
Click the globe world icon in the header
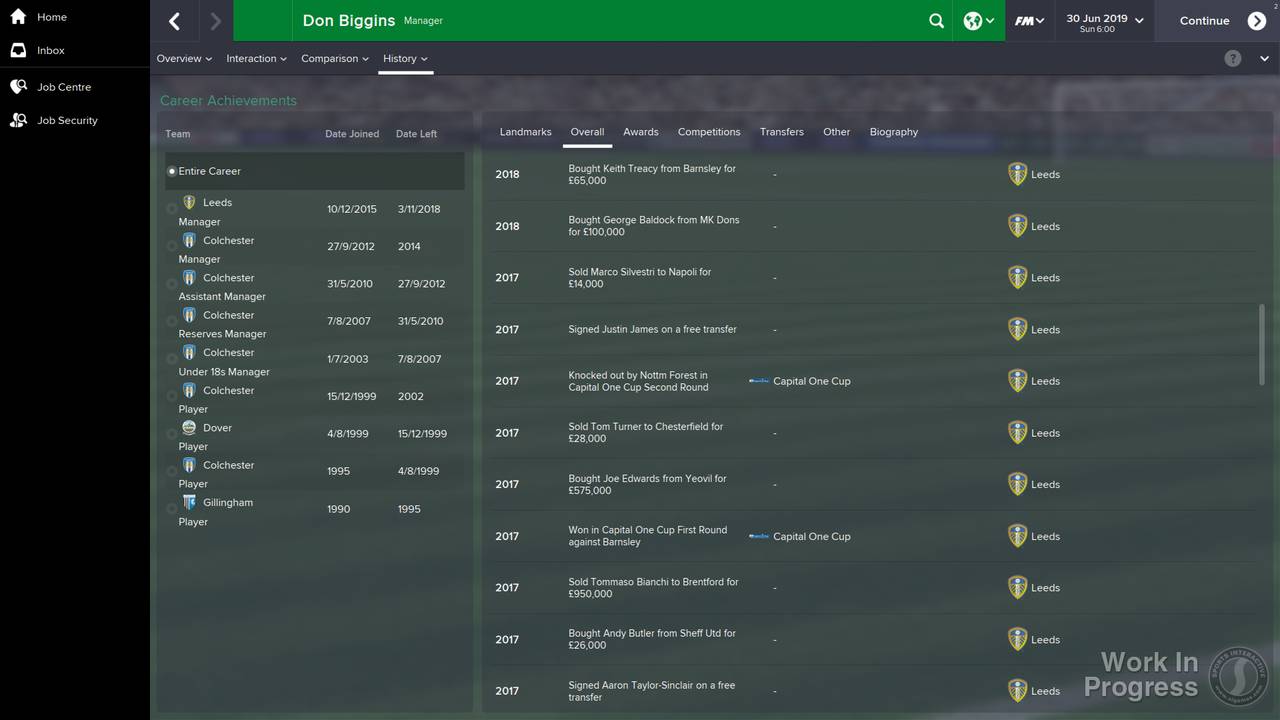tap(973, 20)
